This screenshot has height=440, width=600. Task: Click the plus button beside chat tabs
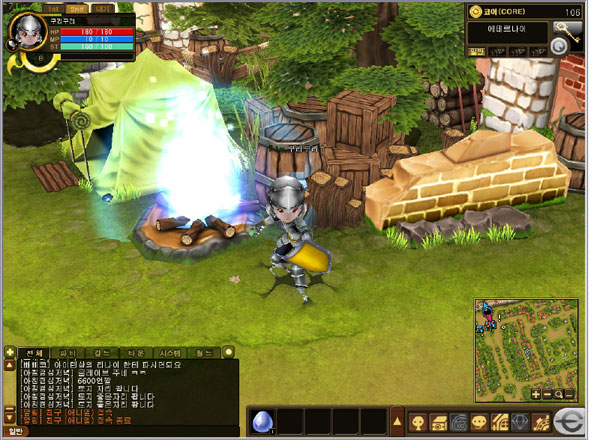9,353
